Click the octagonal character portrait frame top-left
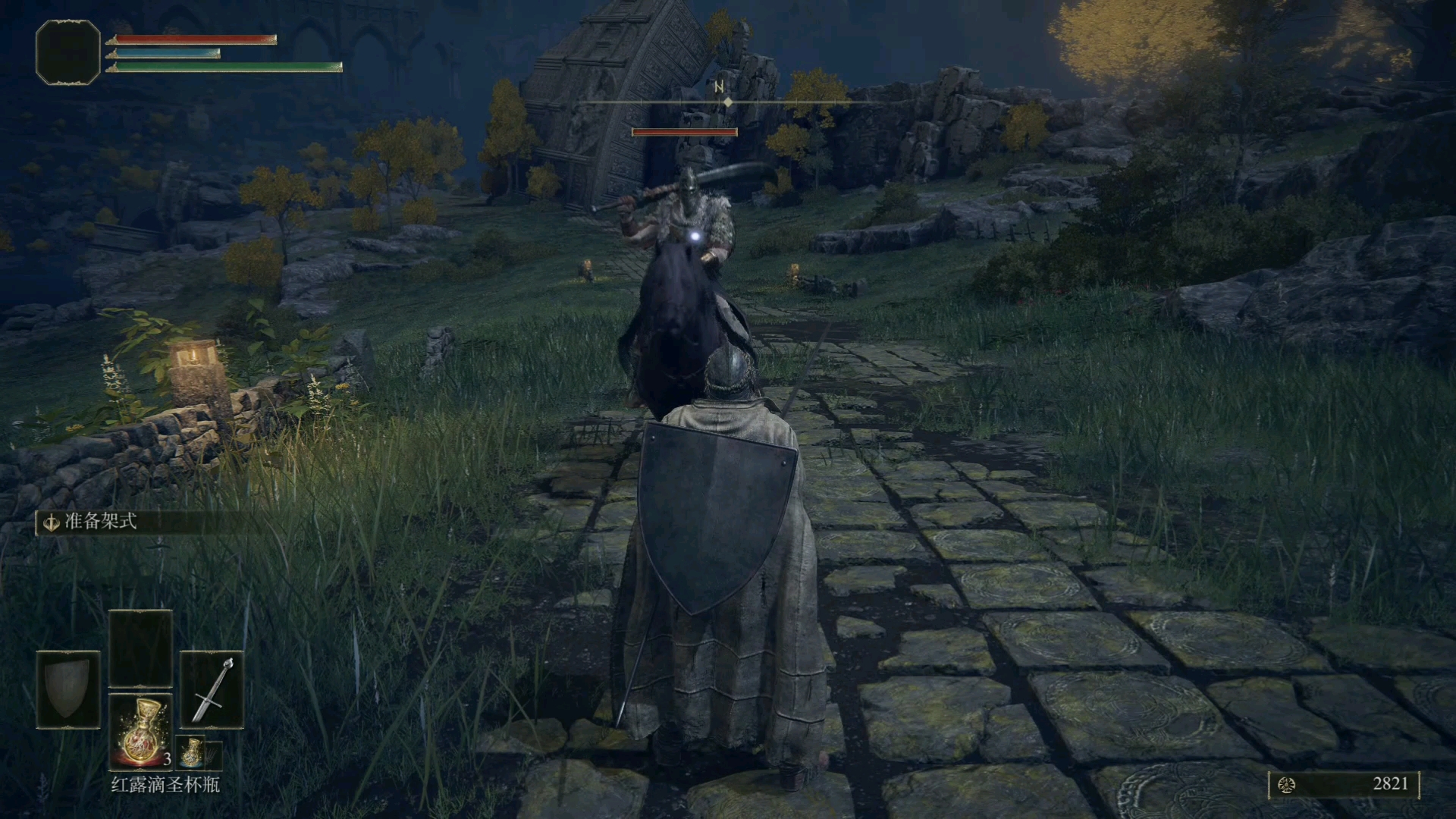This screenshot has height=819, width=1456. 67,51
